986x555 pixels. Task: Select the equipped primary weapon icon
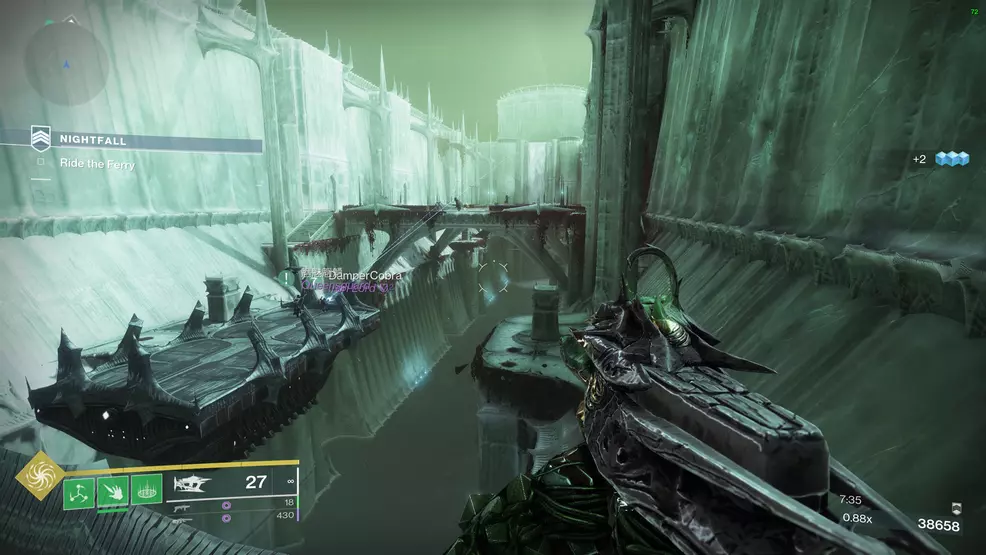tap(193, 483)
